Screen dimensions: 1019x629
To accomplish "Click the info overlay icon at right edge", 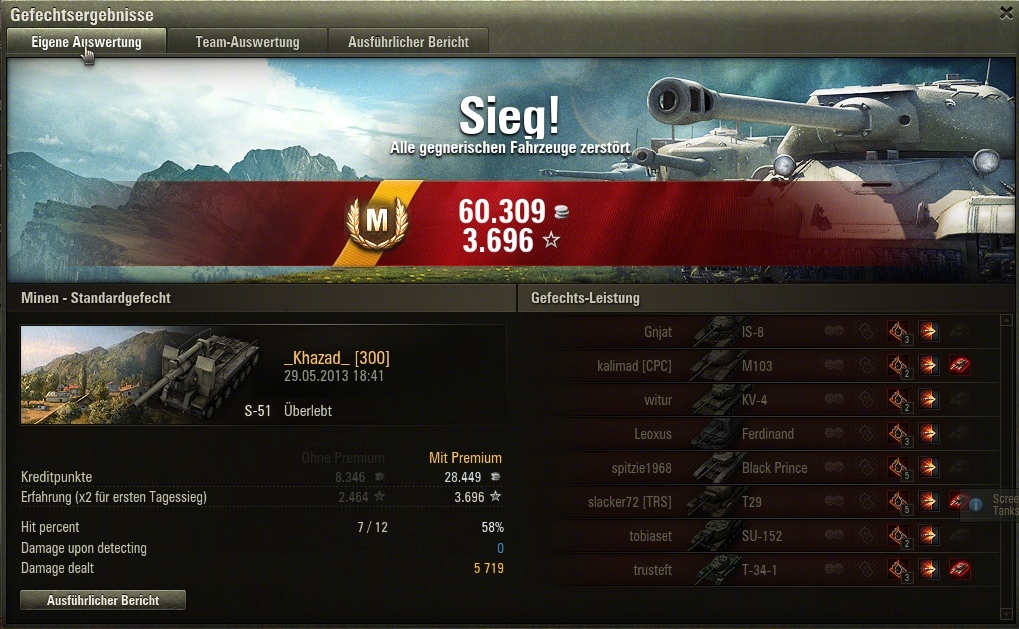I will coord(976,505).
